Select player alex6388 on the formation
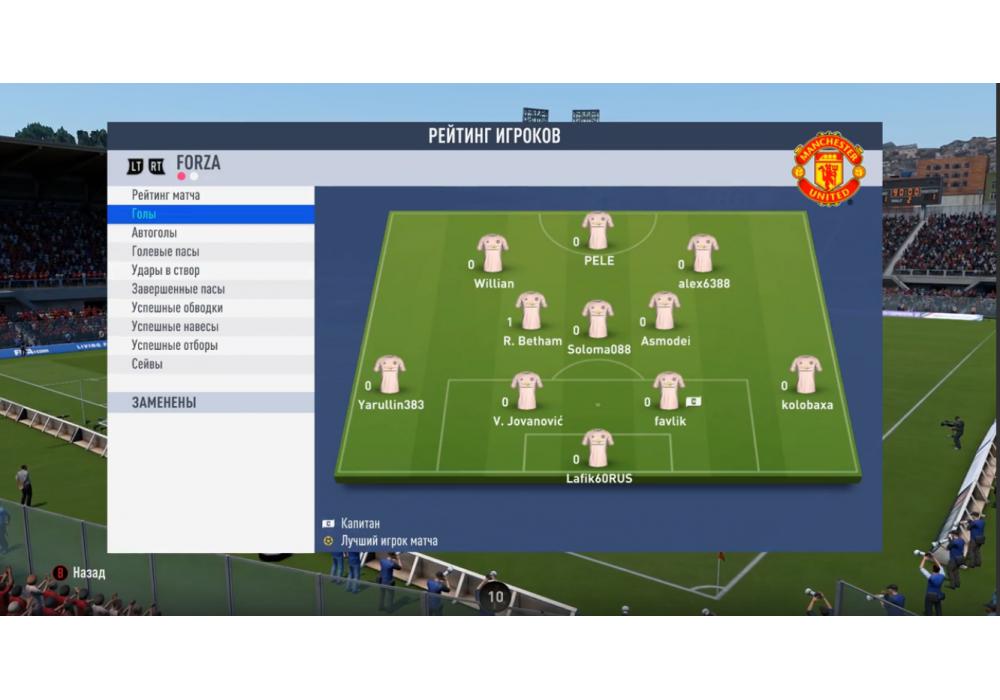The image size is (1000, 700). pos(703,254)
